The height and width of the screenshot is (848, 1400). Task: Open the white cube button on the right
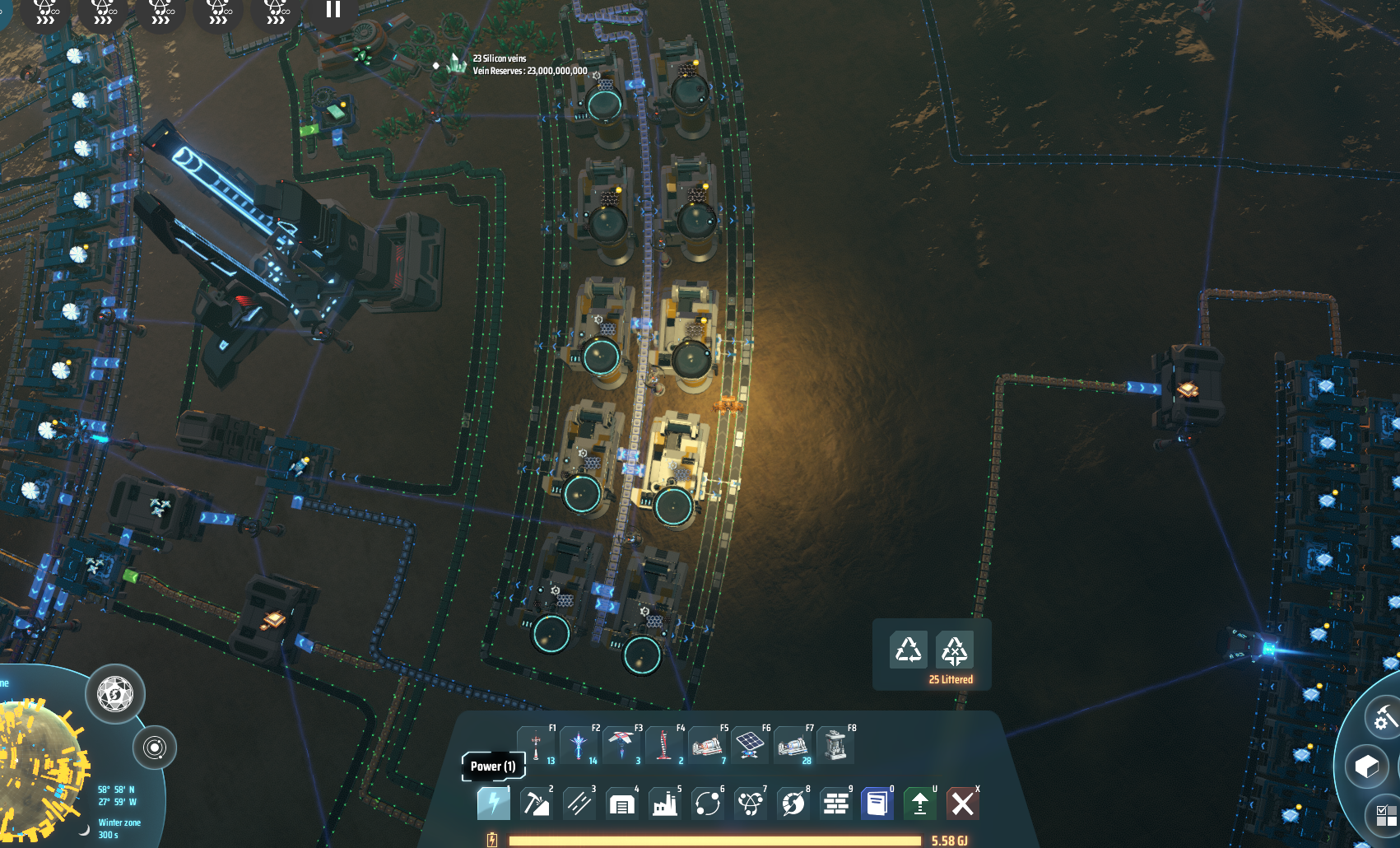pos(1367,766)
